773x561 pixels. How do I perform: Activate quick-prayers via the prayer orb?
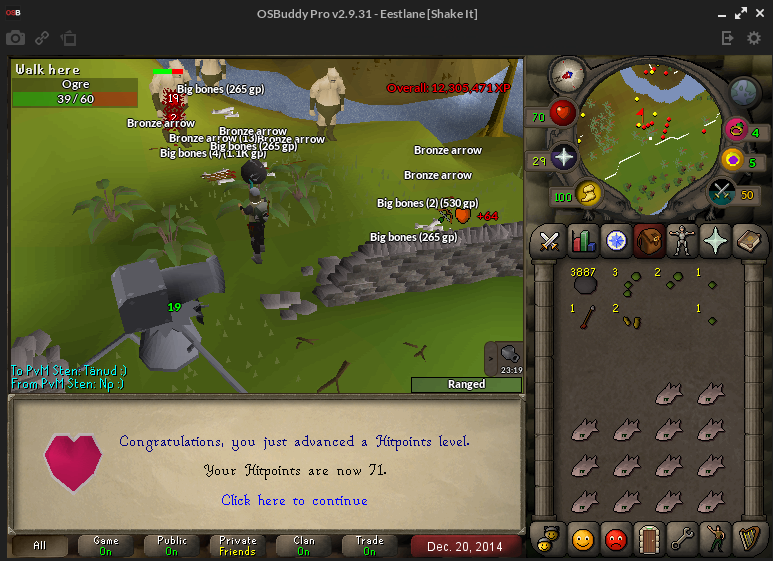(564, 157)
